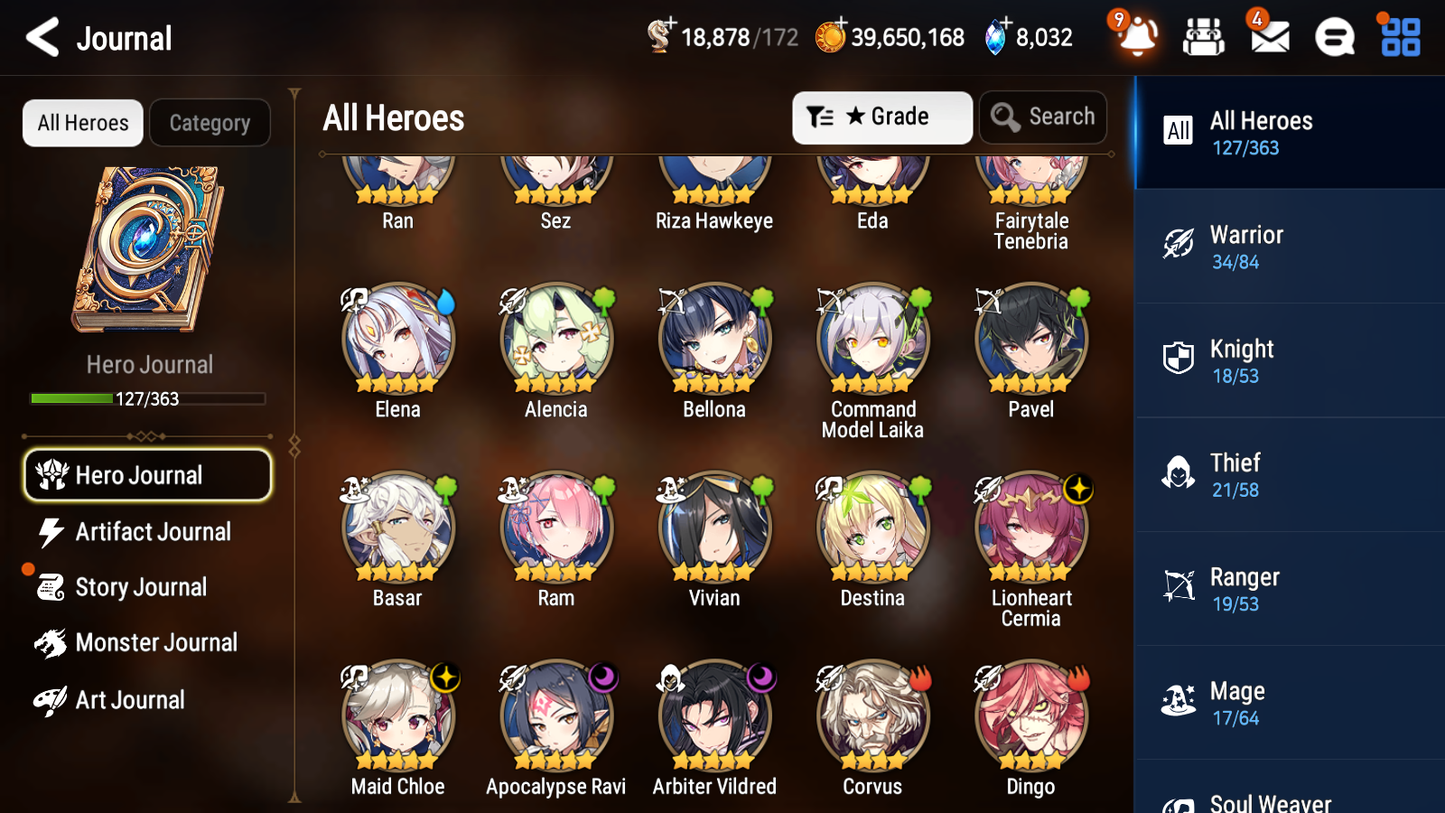Screen dimensions: 1445x813
Task: Click the back arrow next to Journal
Action: [x=42, y=37]
